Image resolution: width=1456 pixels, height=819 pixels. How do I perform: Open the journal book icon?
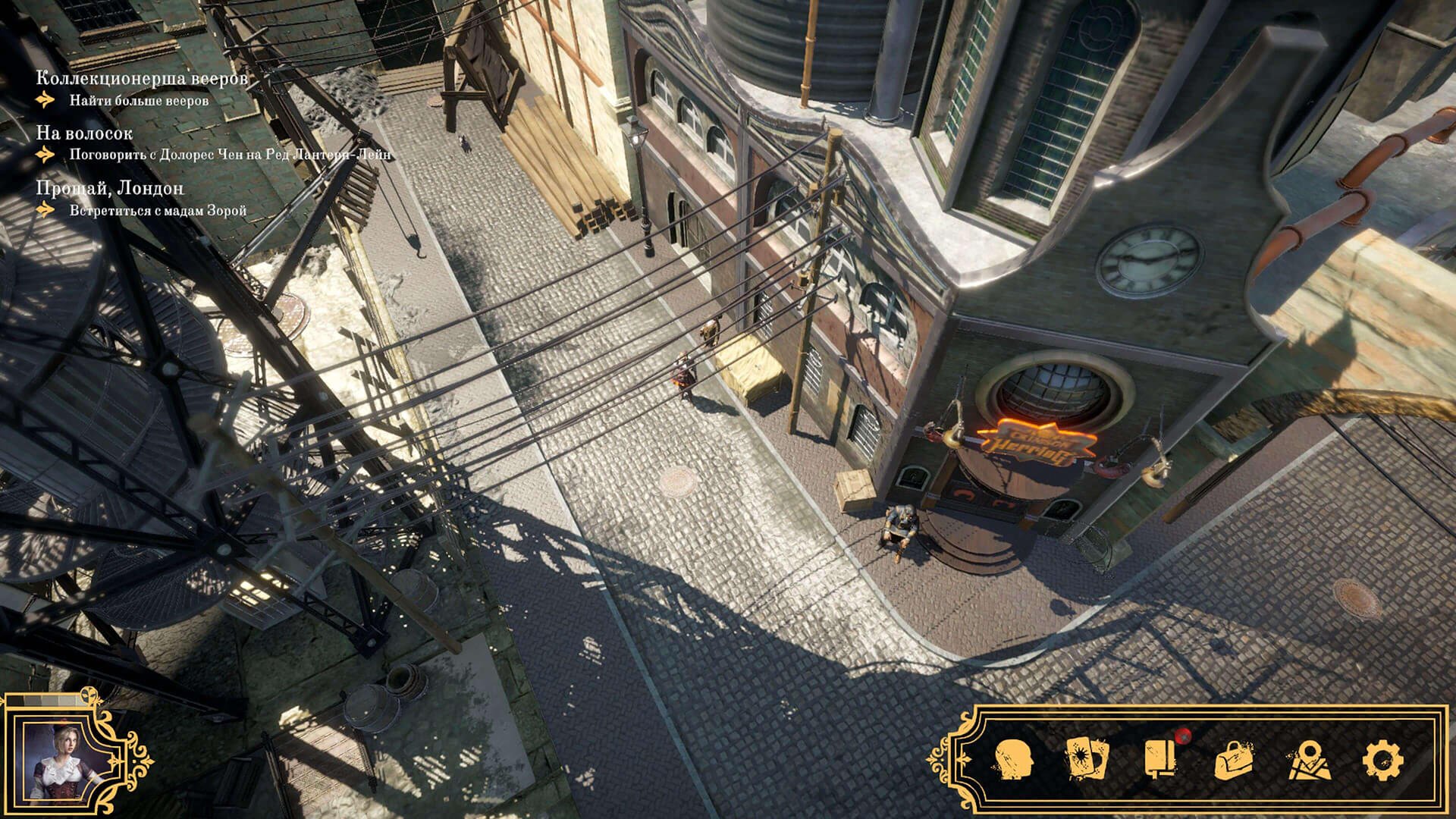(1160, 760)
